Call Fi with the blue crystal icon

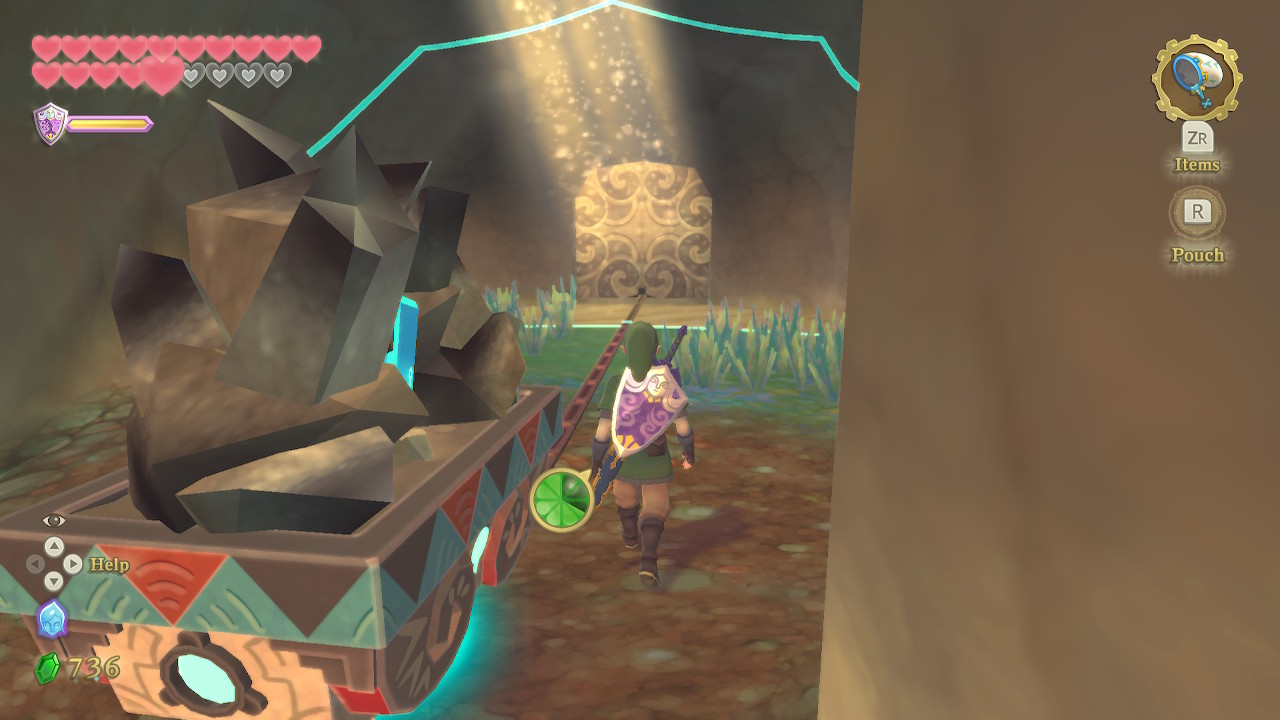[52, 619]
